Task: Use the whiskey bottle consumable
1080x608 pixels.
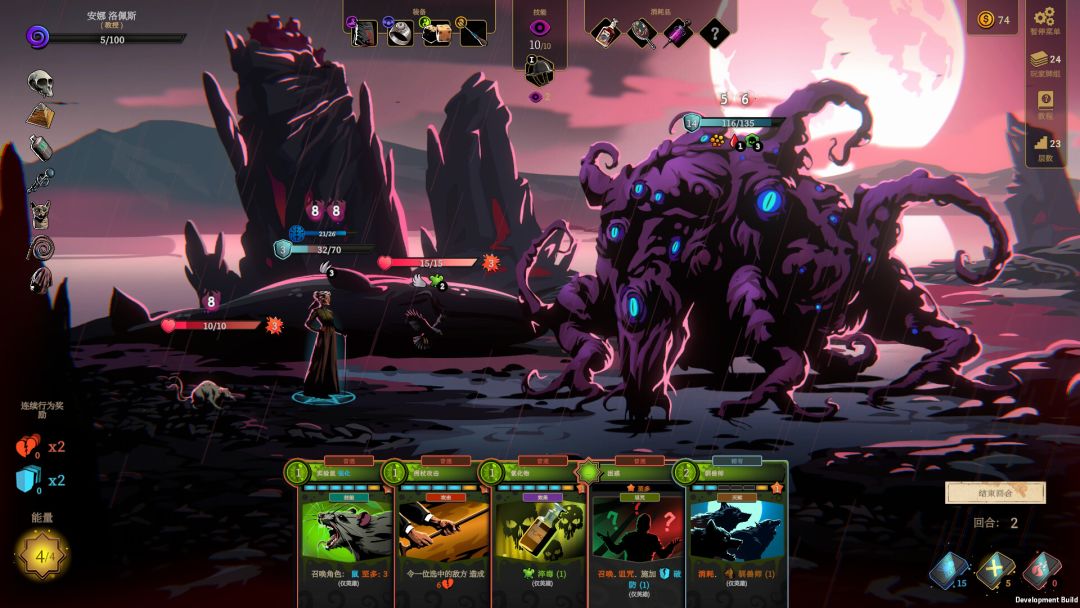Action: 604,32
